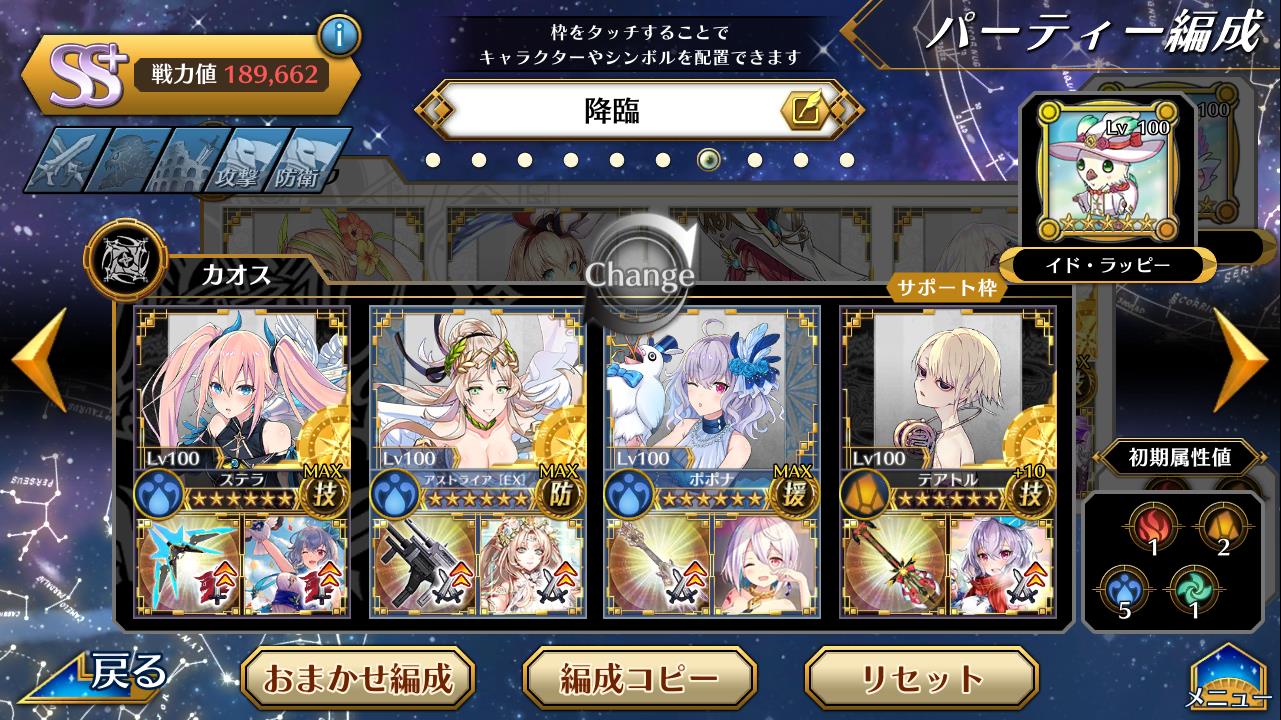The width and height of the screenshot is (1281, 720).
Task: Reset the party with リセット
Action: 921,678
